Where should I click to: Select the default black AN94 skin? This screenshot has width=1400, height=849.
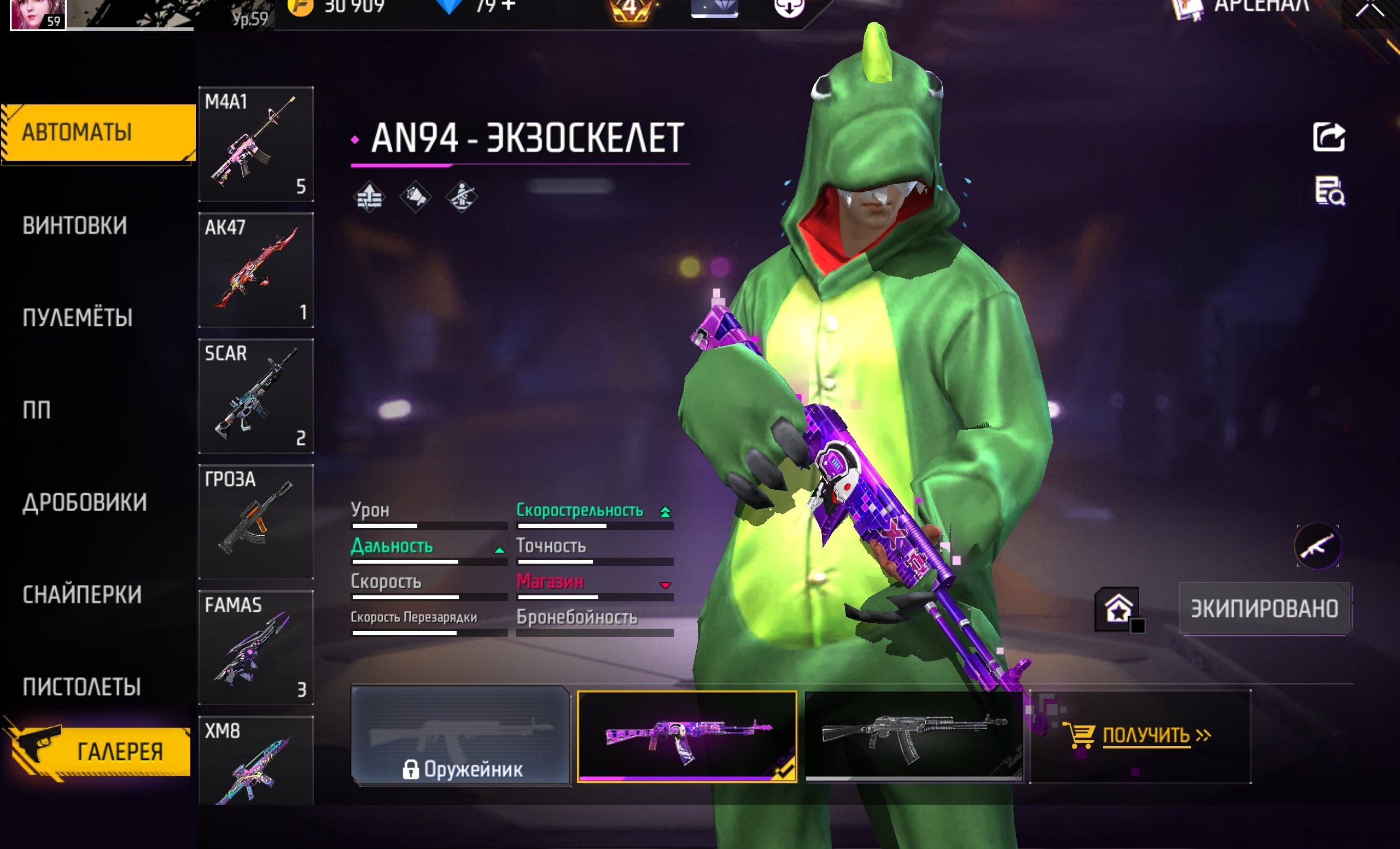click(914, 736)
